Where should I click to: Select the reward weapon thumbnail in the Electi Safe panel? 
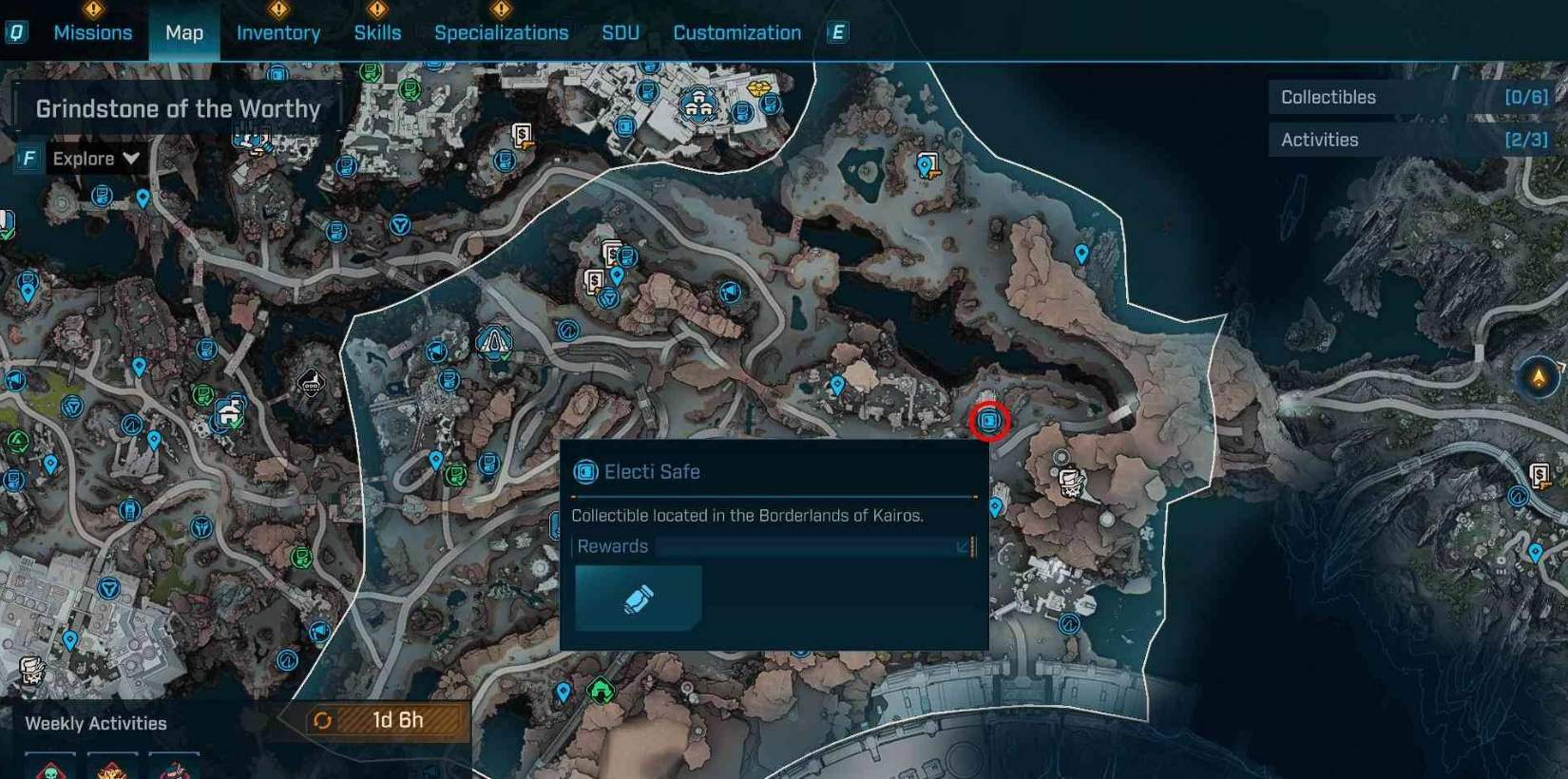click(x=638, y=597)
